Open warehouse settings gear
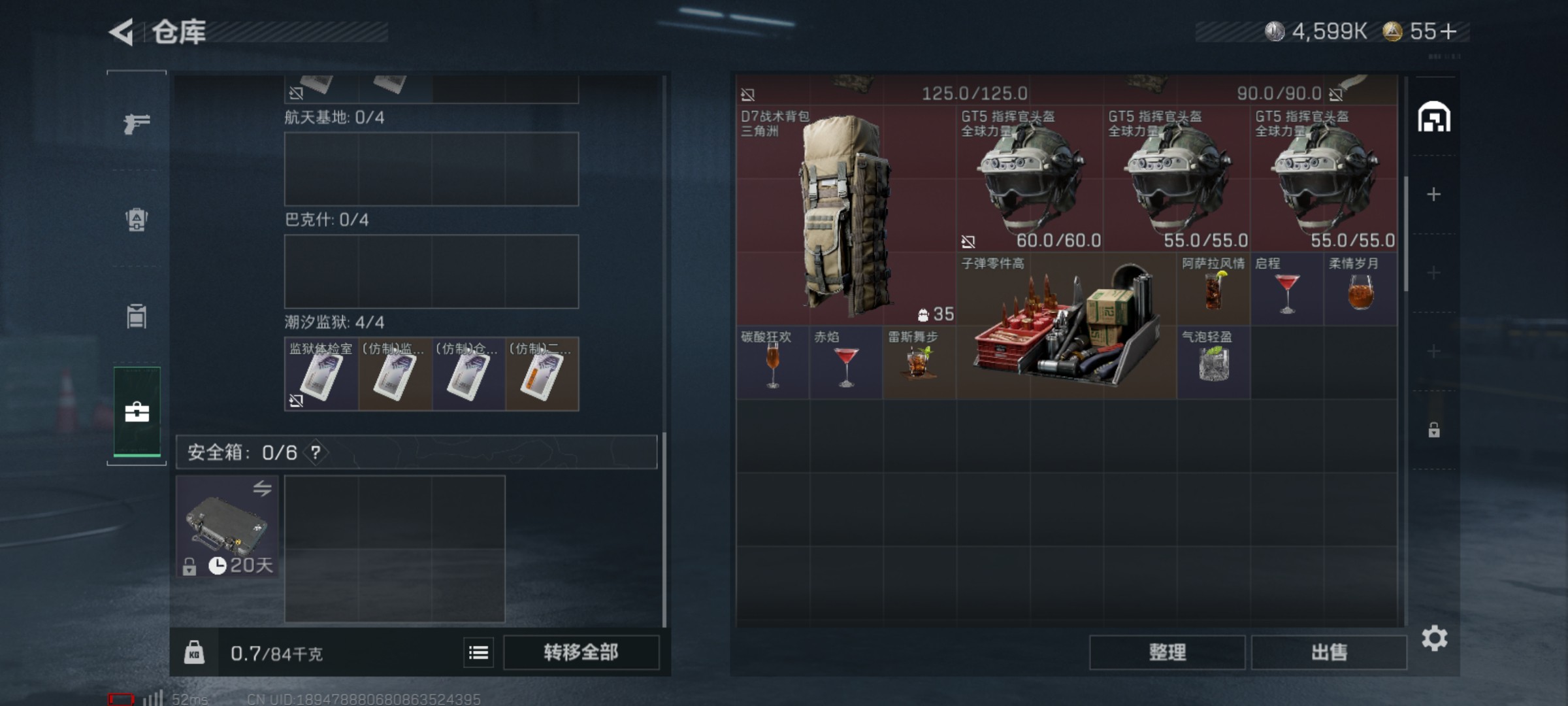 coord(1434,638)
